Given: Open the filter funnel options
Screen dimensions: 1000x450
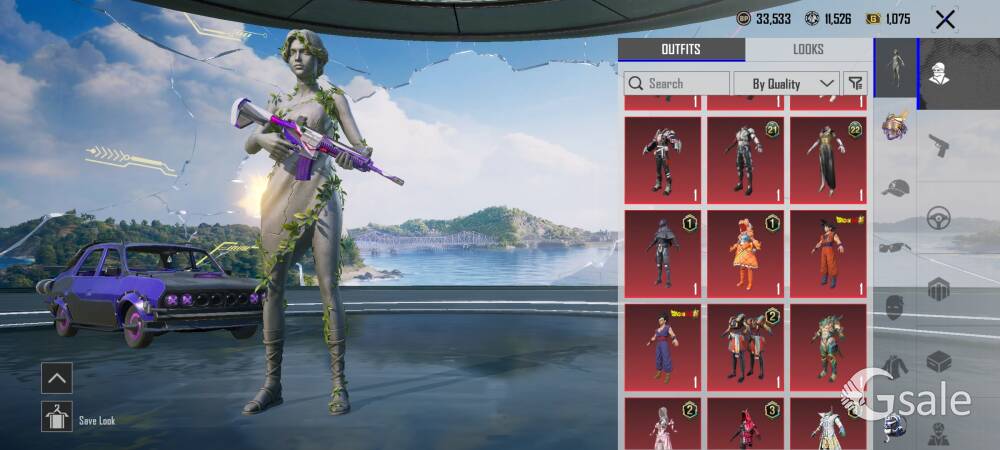Looking at the screenshot, I should pos(855,83).
